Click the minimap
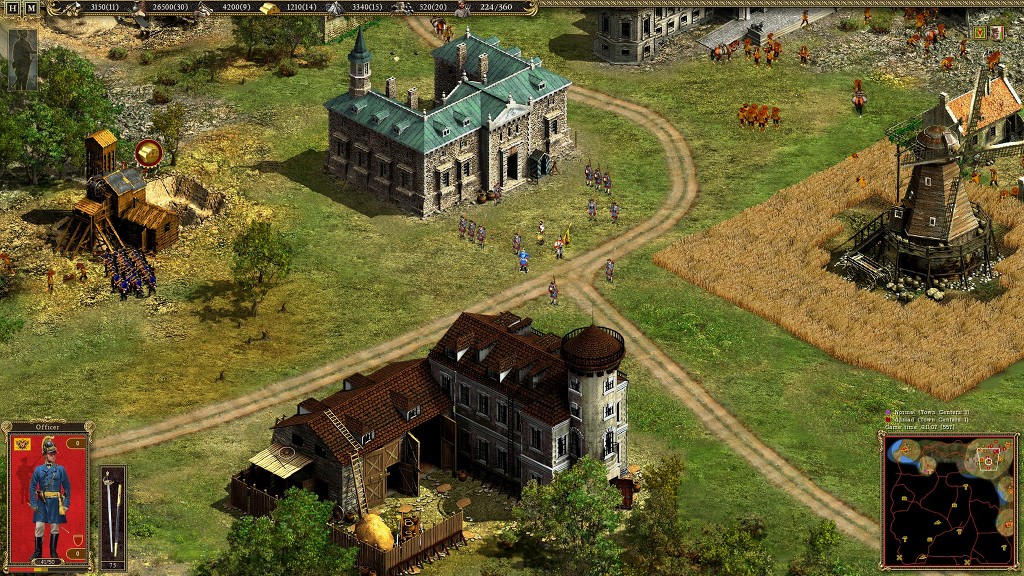This screenshot has height=576, width=1024. (x=948, y=500)
